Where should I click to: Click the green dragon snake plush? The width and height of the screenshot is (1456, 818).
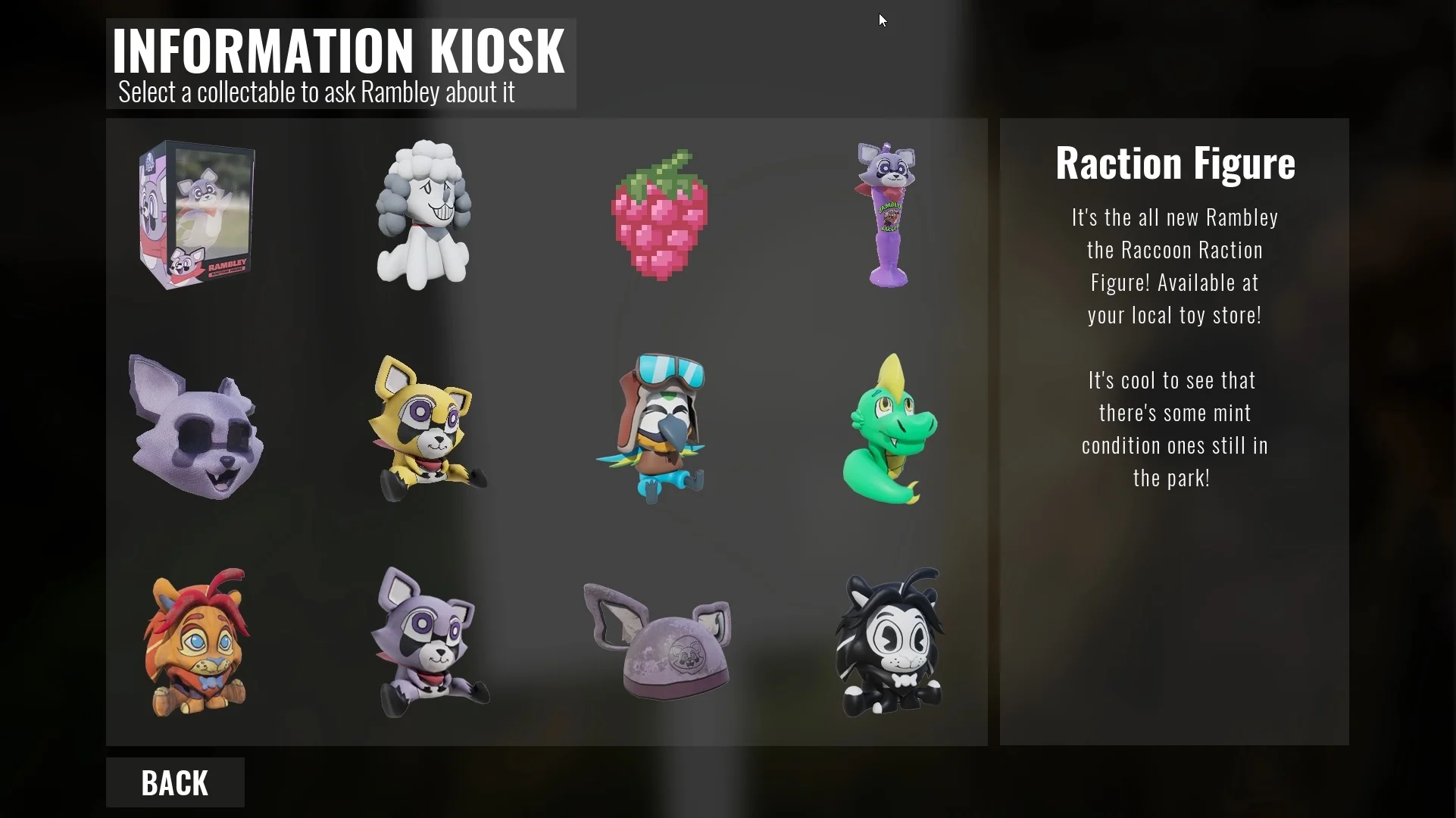point(889,430)
